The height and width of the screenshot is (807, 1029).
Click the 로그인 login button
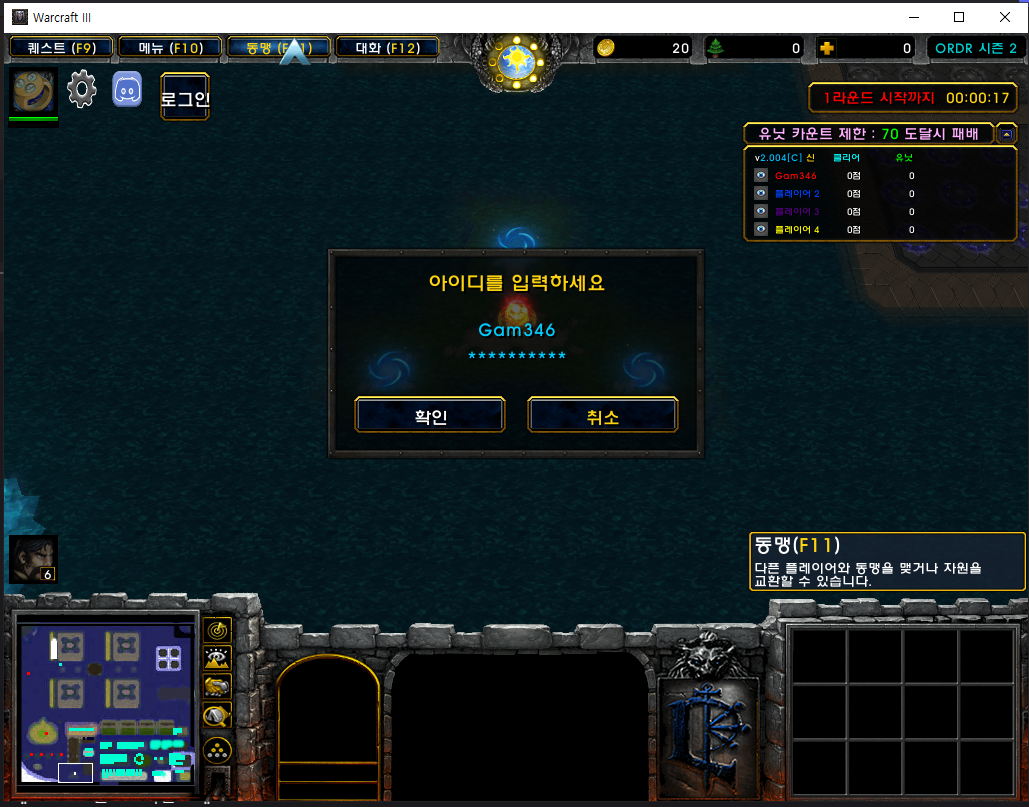coord(185,98)
